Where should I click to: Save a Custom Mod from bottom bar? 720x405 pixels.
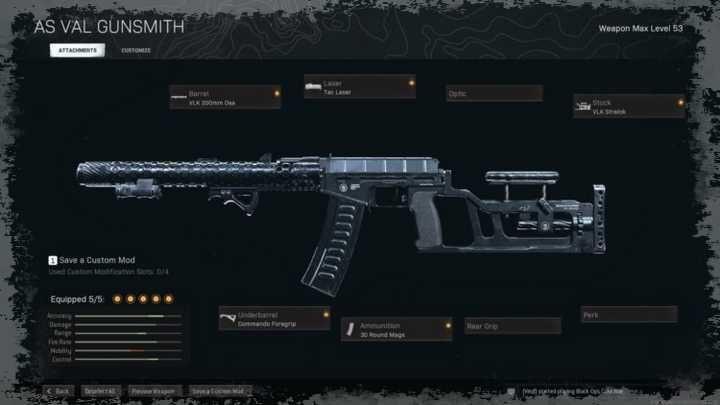tap(218, 390)
